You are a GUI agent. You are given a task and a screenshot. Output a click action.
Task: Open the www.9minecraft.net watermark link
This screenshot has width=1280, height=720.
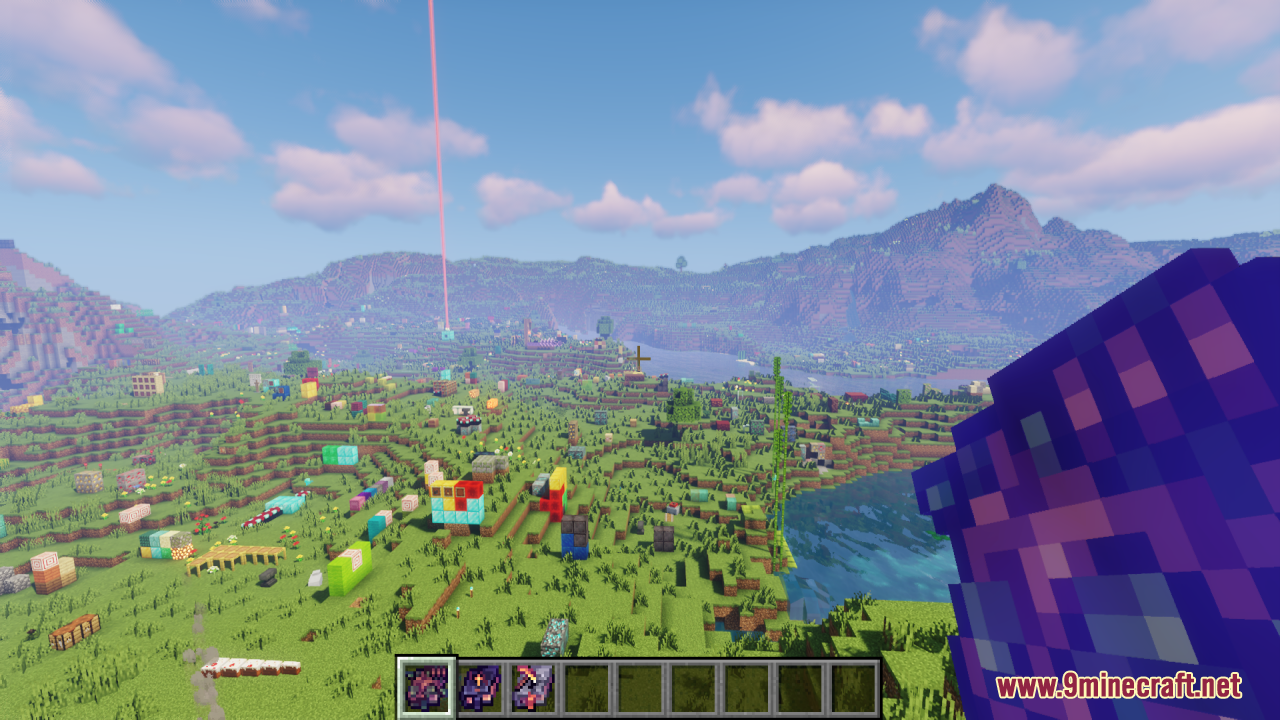(x=1118, y=687)
